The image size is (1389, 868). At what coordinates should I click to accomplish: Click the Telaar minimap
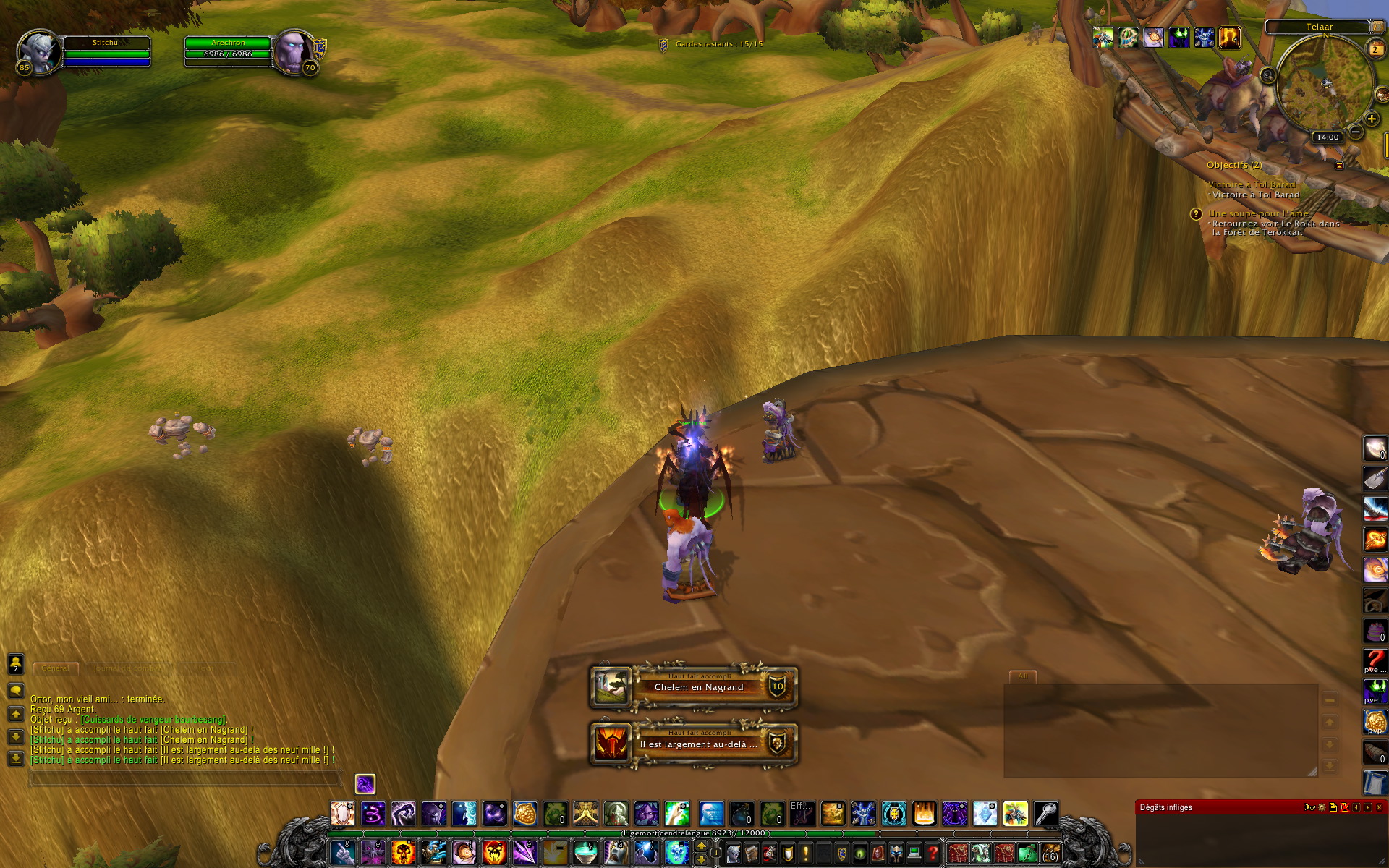[x=1324, y=87]
